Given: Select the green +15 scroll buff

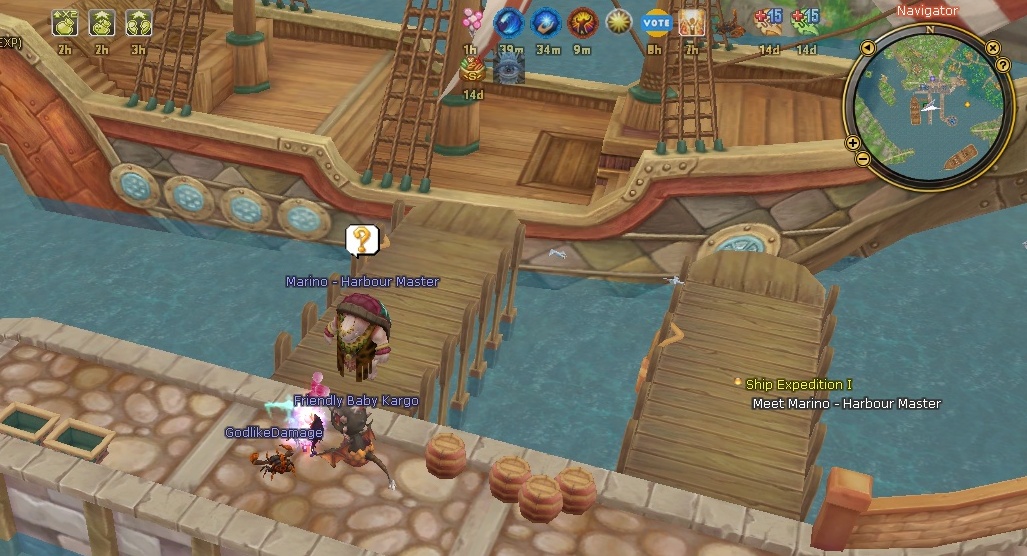Looking at the screenshot, I should (805, 20).
